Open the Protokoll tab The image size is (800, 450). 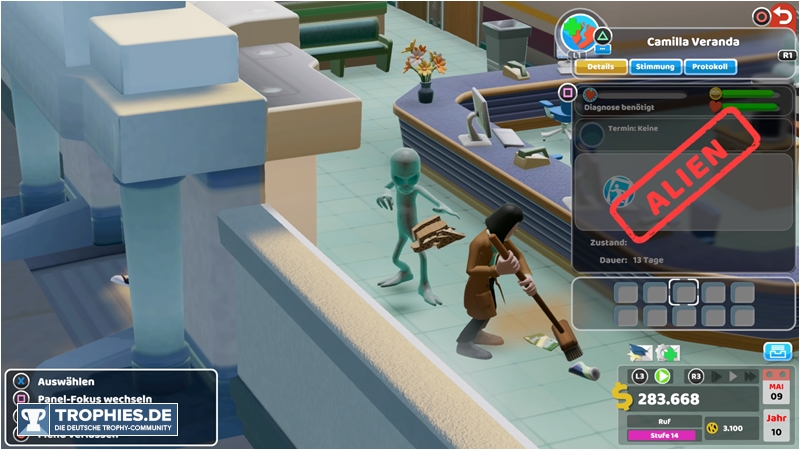712,67
